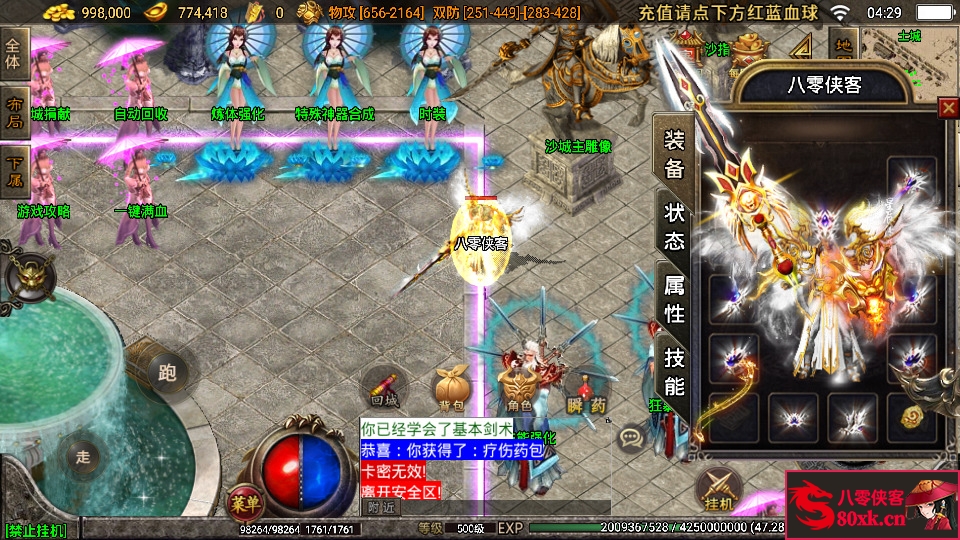Show the 技能 skills tab

(x=674, y=371)
